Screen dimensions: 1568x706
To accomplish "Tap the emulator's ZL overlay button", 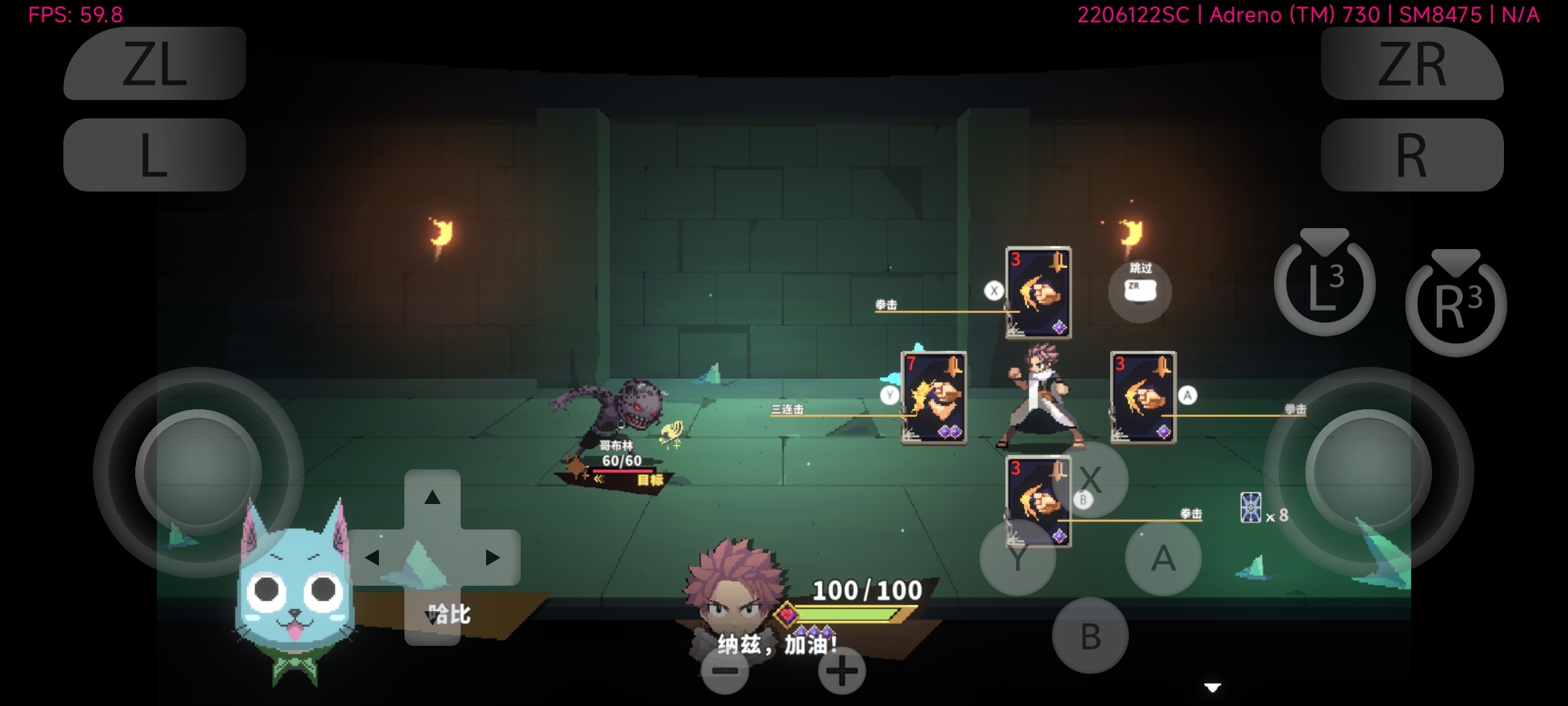I will (x=155, y=63).
